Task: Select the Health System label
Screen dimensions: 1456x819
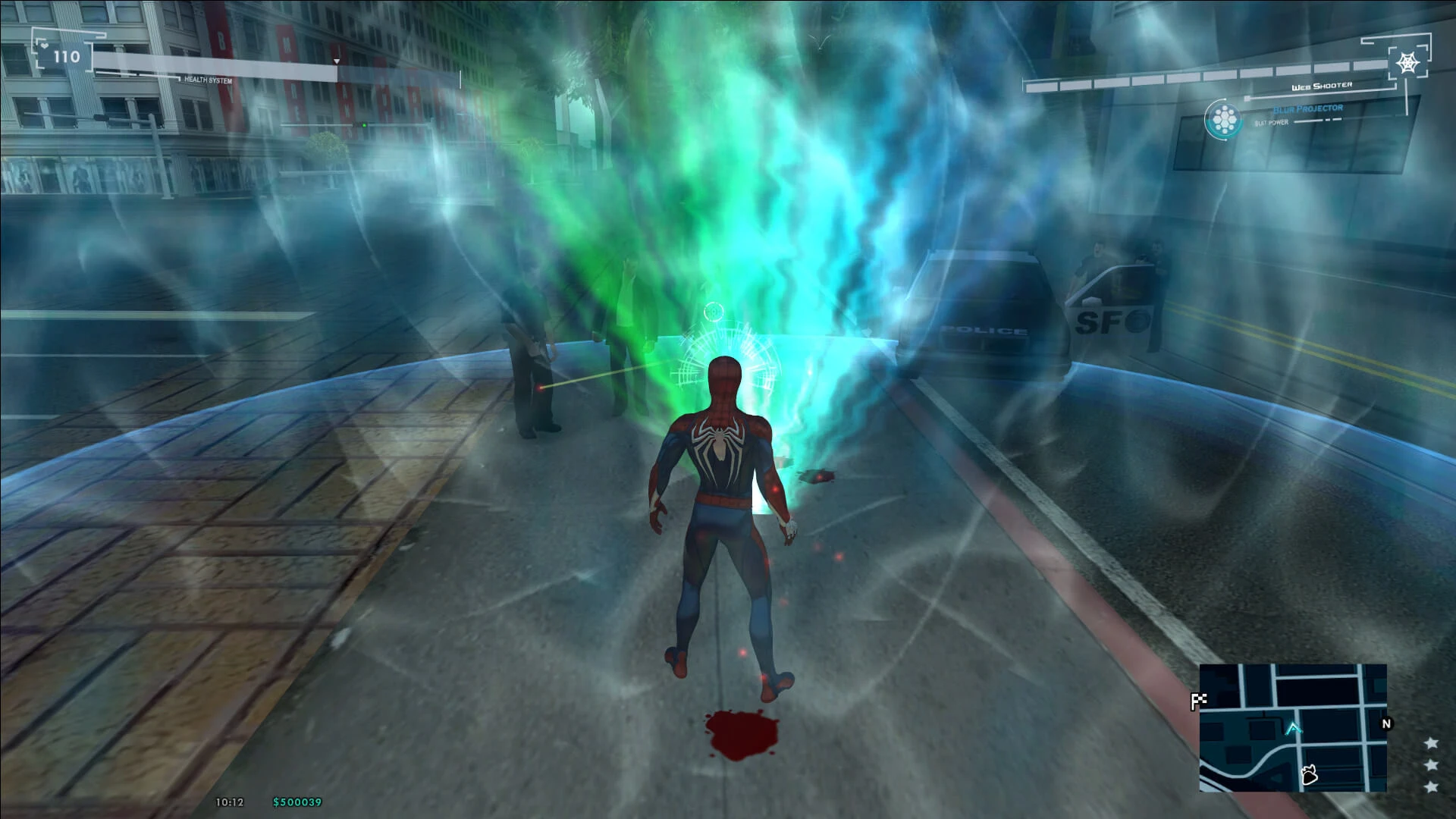Action: coord(209,80)
